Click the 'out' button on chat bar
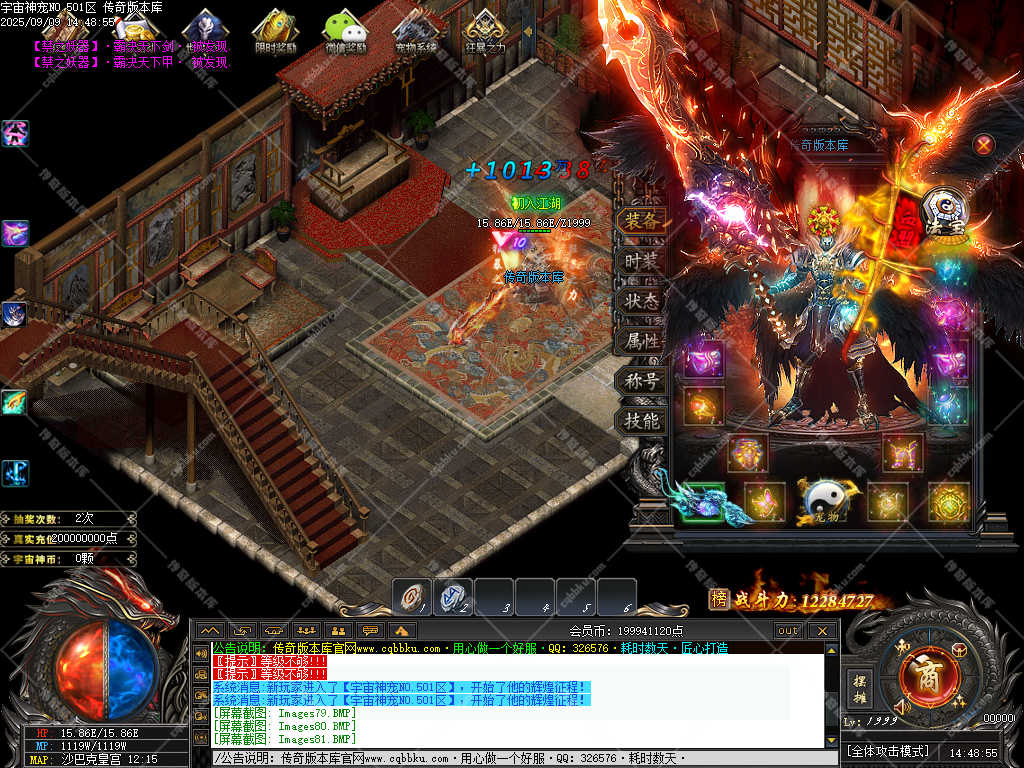This screenshot has width=1024, height=768. pos(788,631)
